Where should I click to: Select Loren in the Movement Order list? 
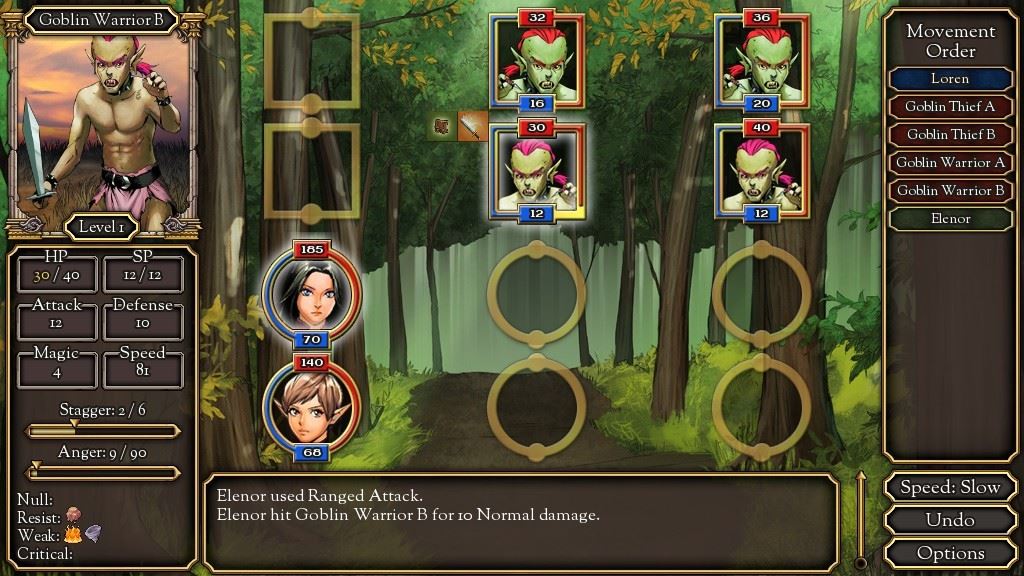pos(949,79)
